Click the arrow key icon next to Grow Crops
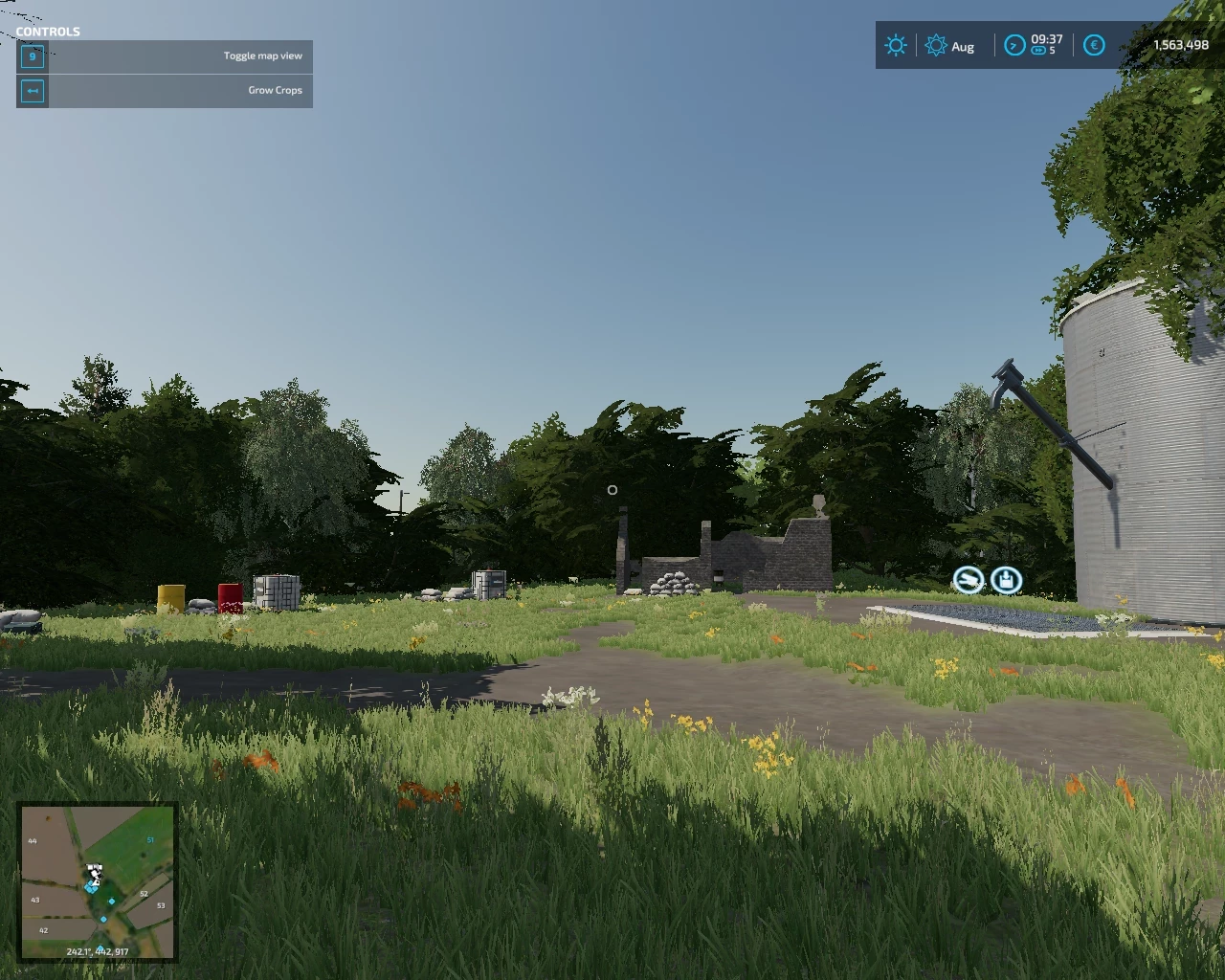The width and height of the screenshot is (1225, 980). click(32, 90)
